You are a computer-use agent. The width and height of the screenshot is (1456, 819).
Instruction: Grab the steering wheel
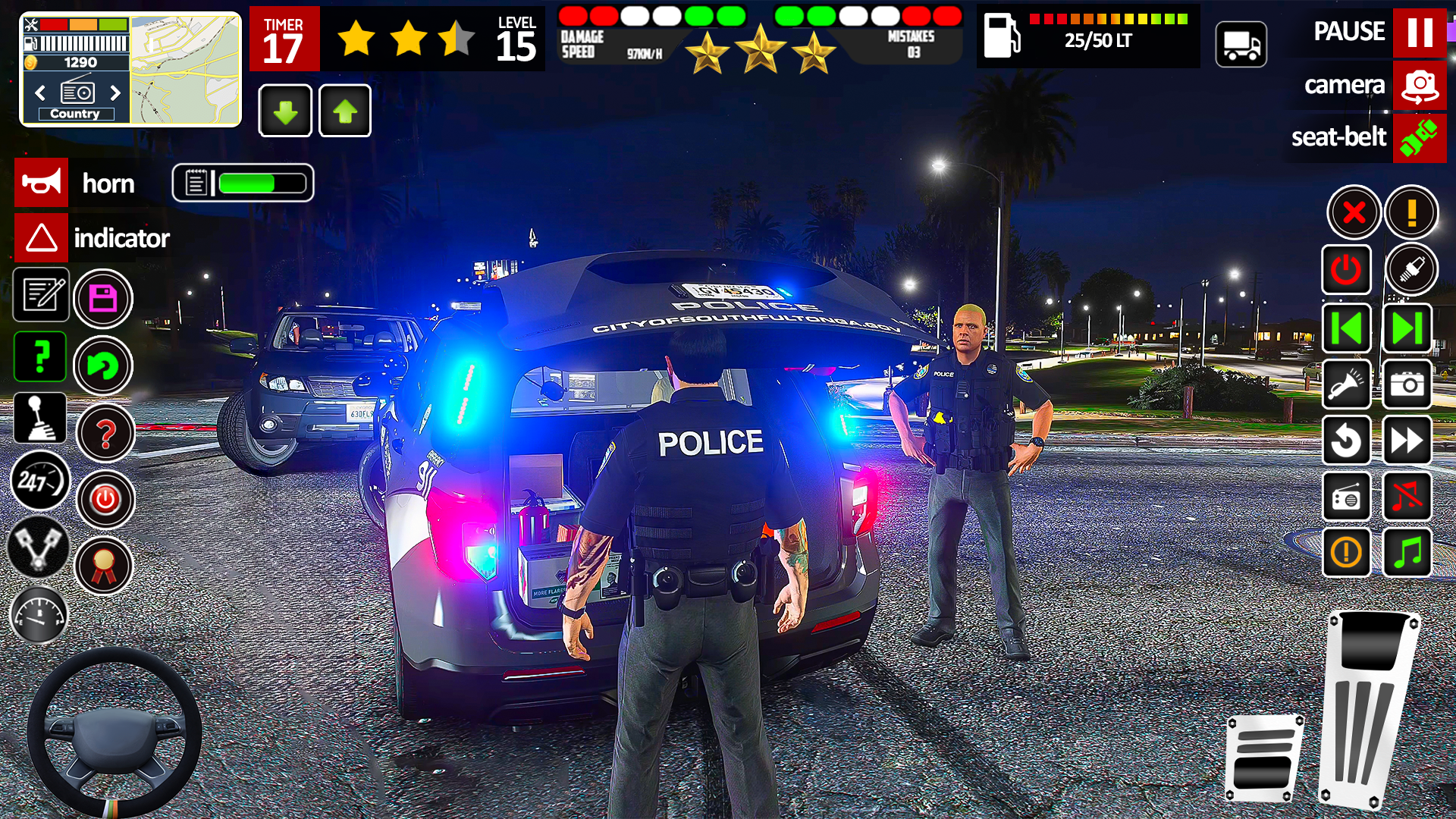coord(112,732)
